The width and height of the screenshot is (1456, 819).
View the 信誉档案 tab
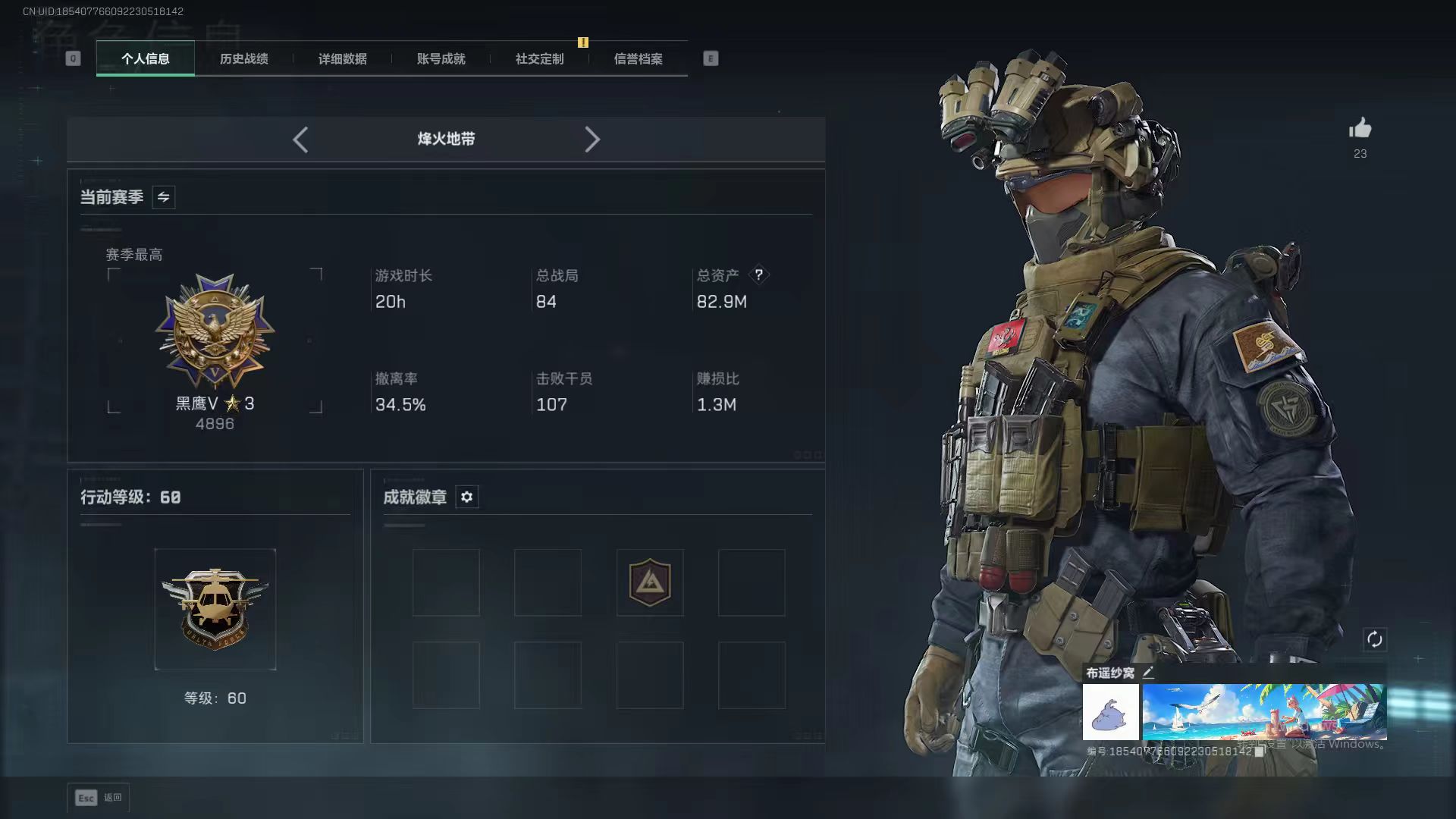pos(639,59)
